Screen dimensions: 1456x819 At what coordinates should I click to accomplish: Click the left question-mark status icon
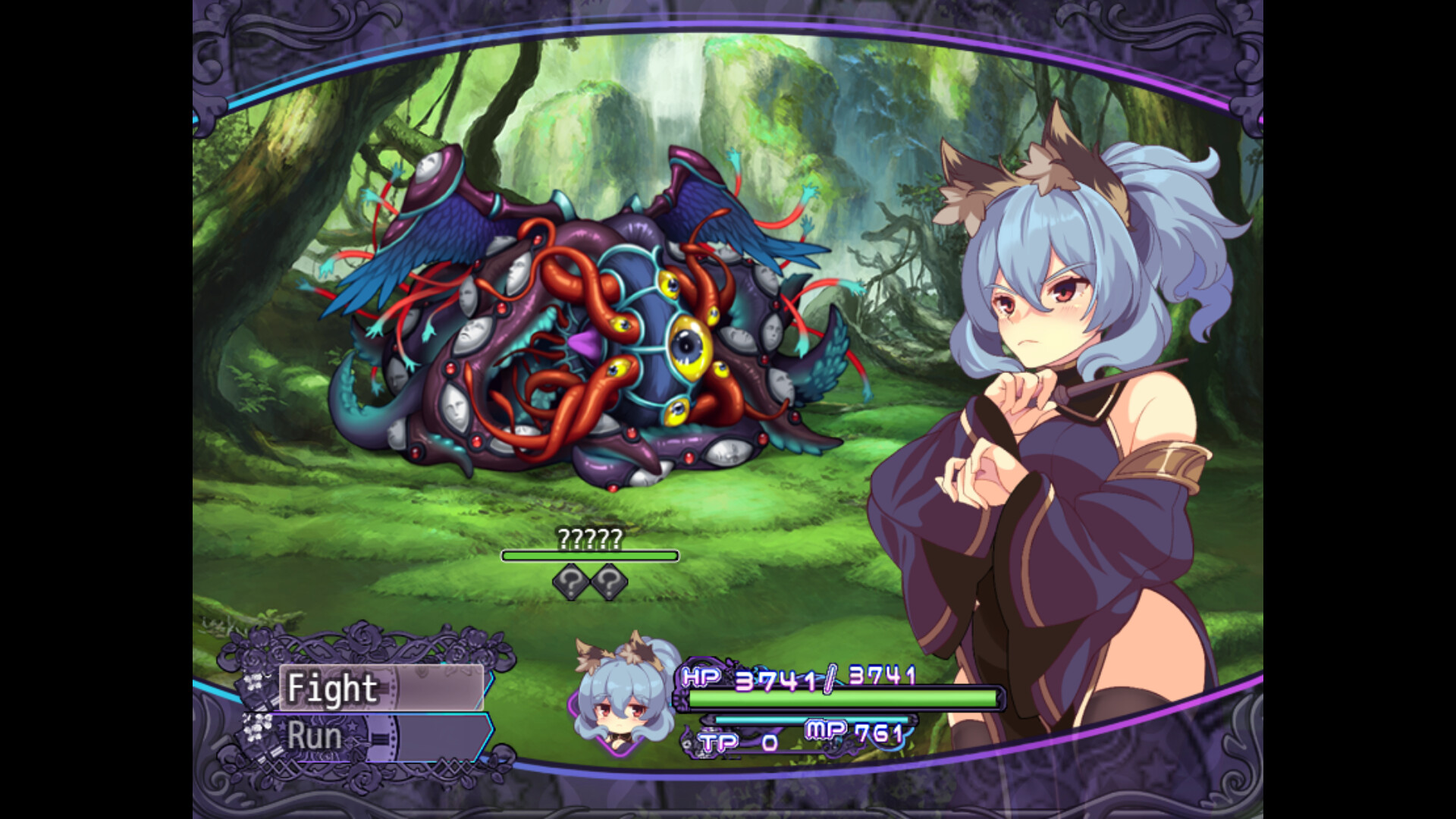coord(570,582)
